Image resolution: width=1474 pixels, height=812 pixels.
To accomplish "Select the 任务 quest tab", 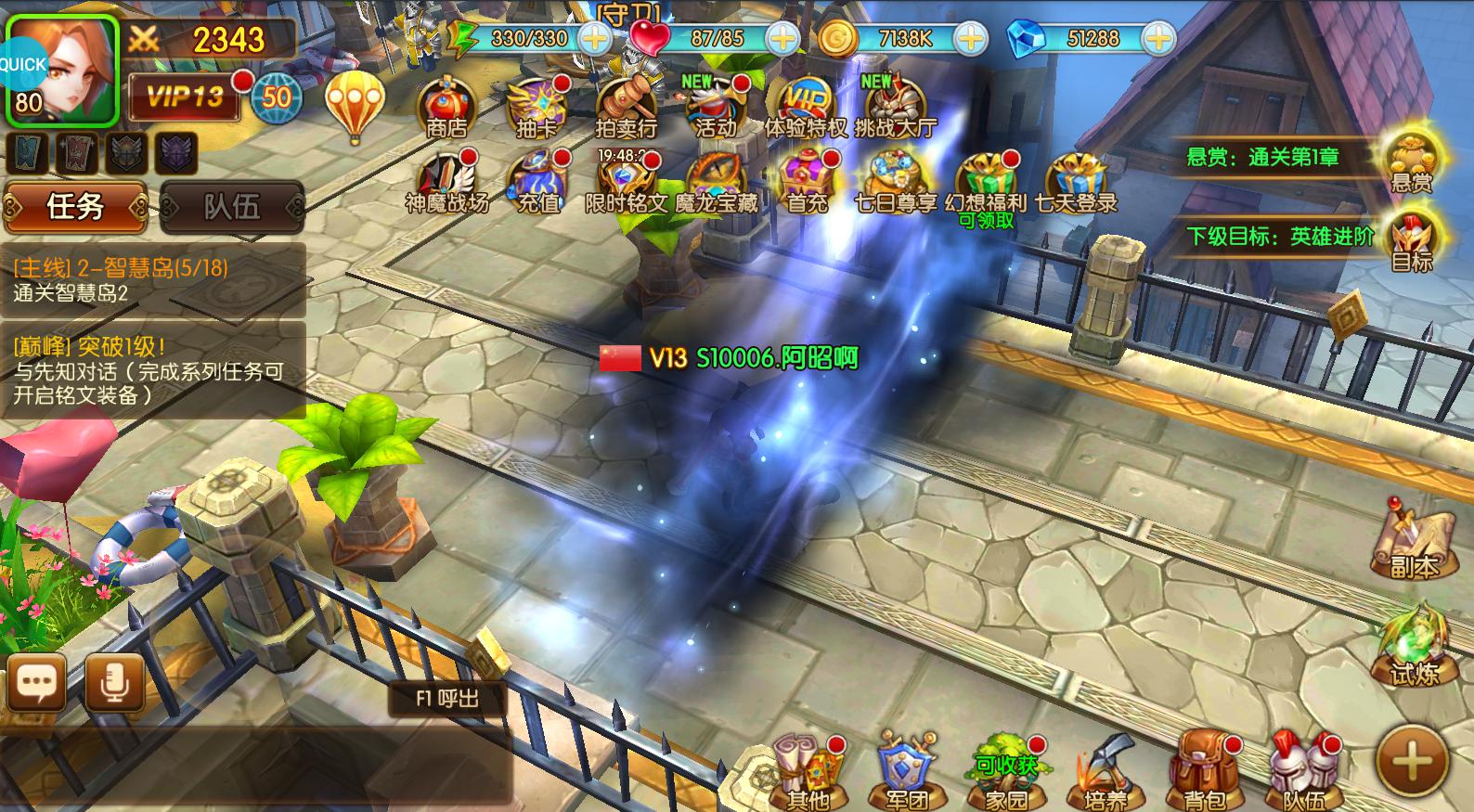I will pyautogui.click(x=75, y=206).
